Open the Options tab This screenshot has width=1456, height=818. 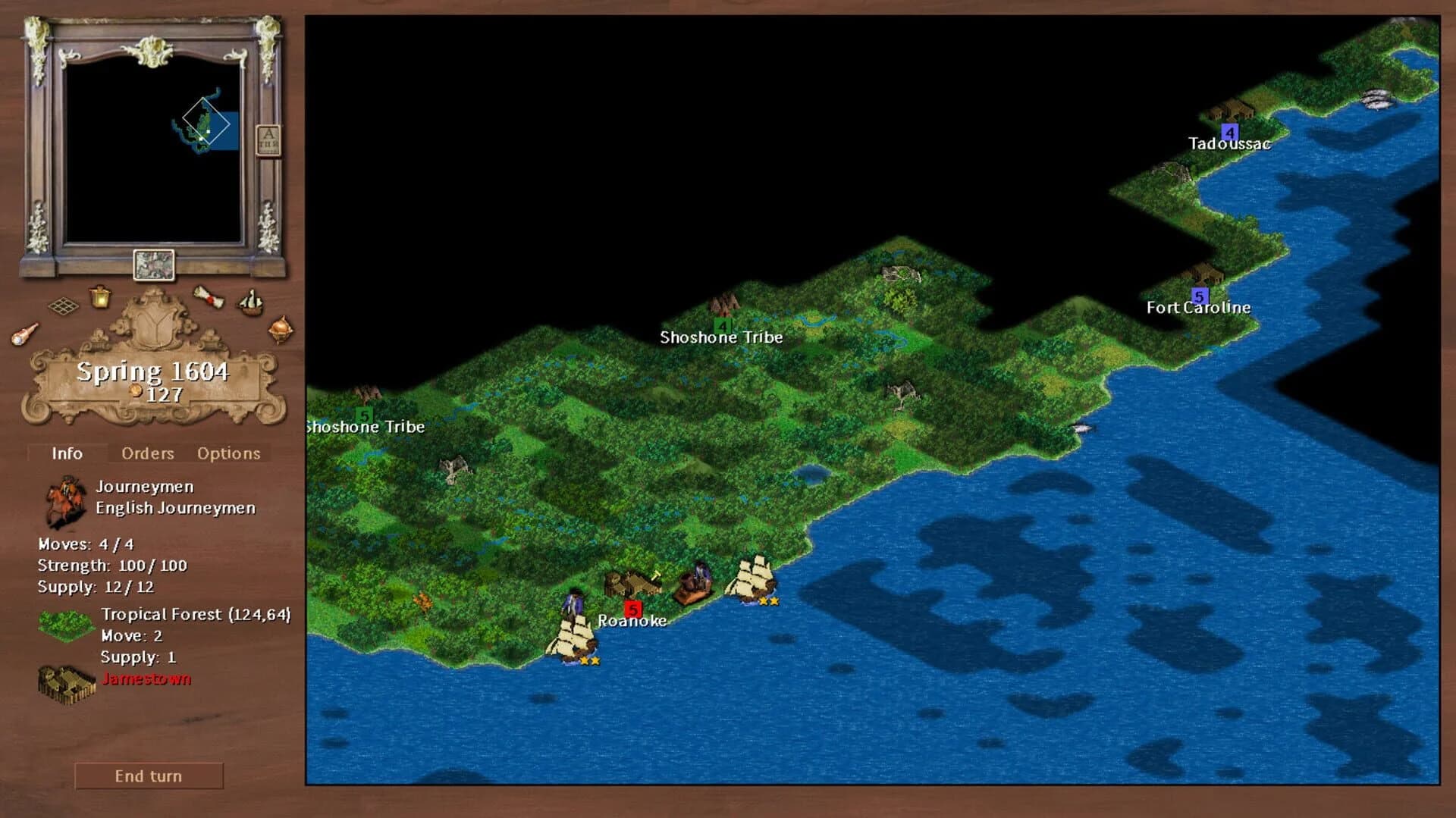(x=227, y=453)
